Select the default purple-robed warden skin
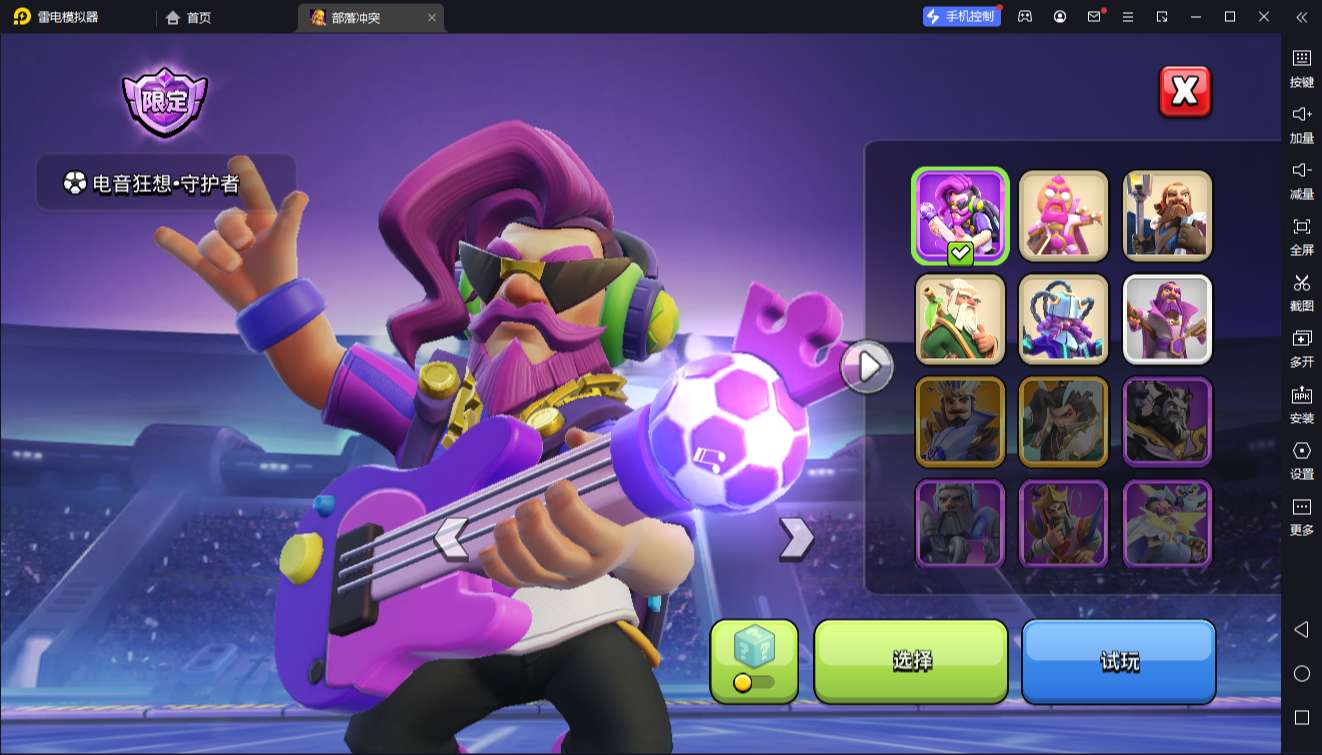The image size is (1322, 755). click(1167, 319)
